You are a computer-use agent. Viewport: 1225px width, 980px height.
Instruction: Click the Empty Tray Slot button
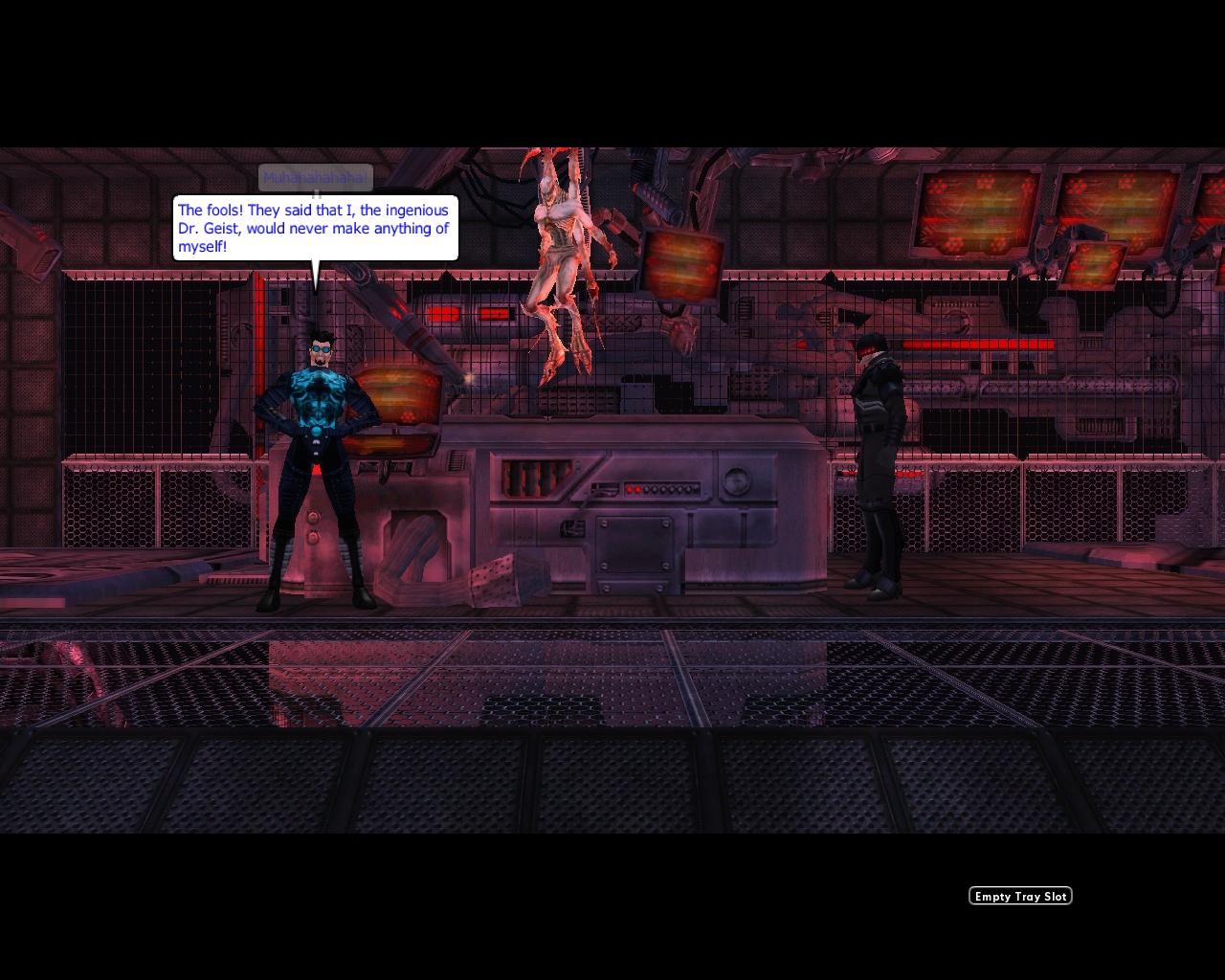[1020, 896]
